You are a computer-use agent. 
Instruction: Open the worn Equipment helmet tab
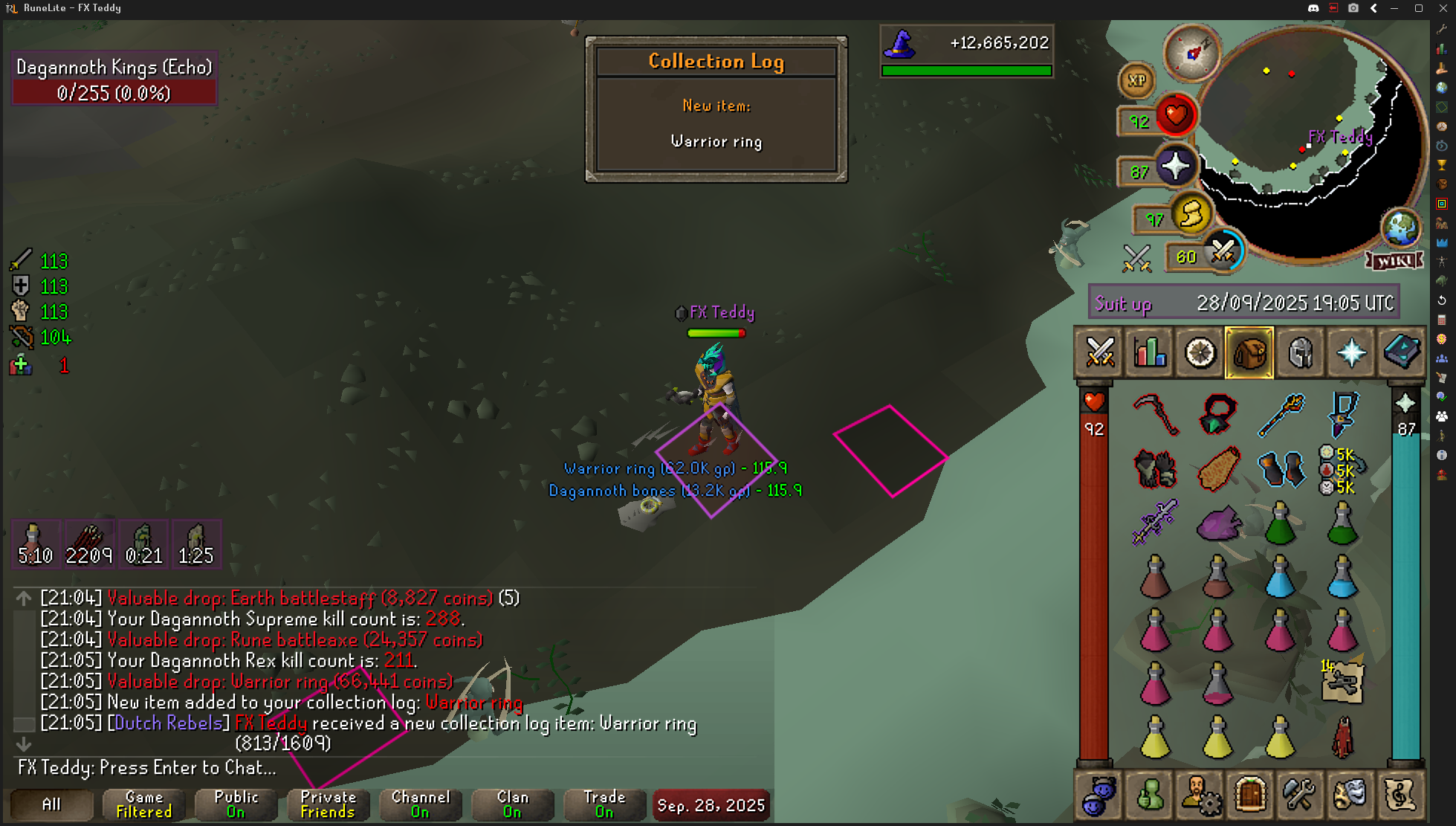(1300, 352)
